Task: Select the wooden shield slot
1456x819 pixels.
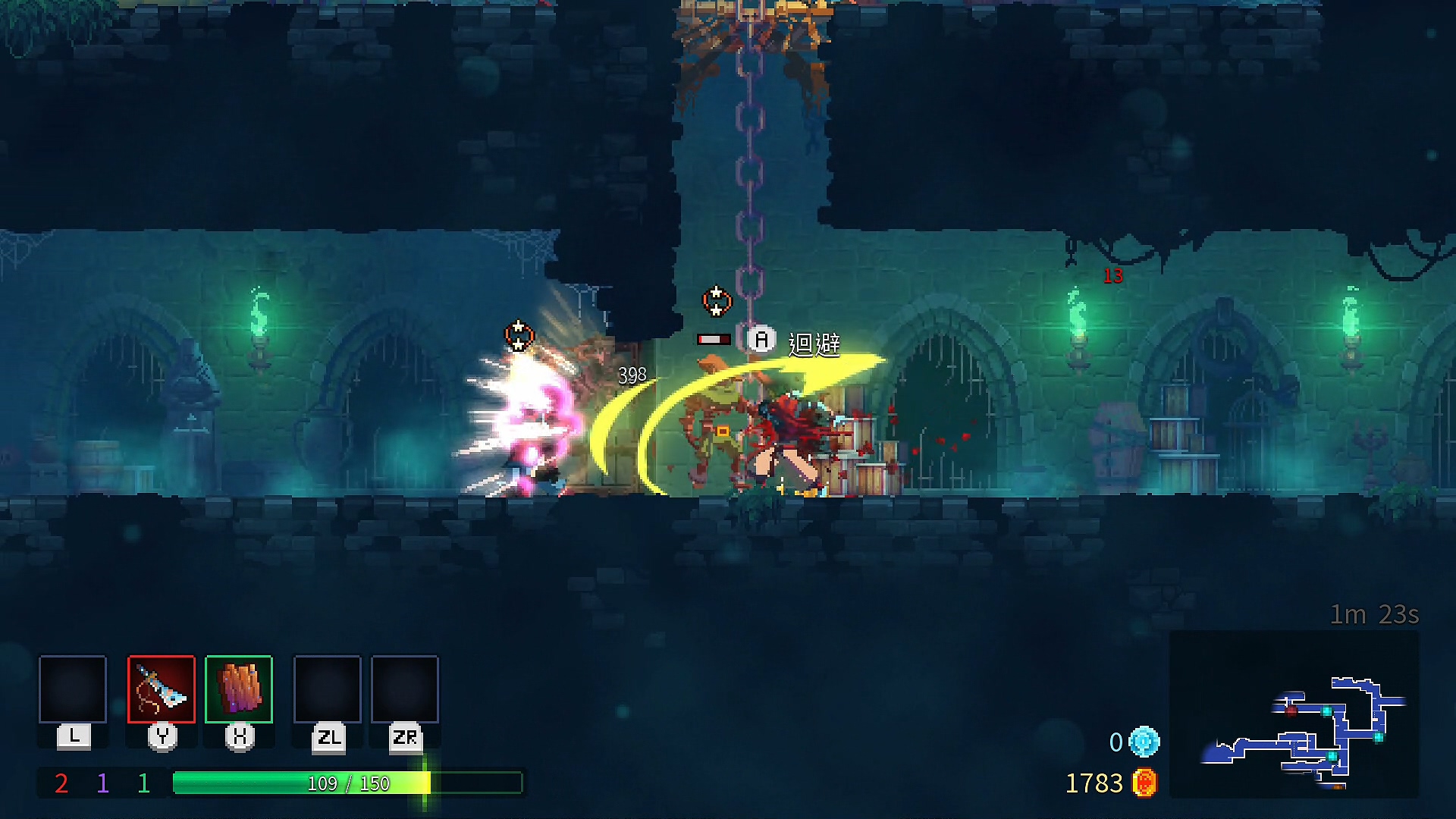Action: click(x=239, y=689)
